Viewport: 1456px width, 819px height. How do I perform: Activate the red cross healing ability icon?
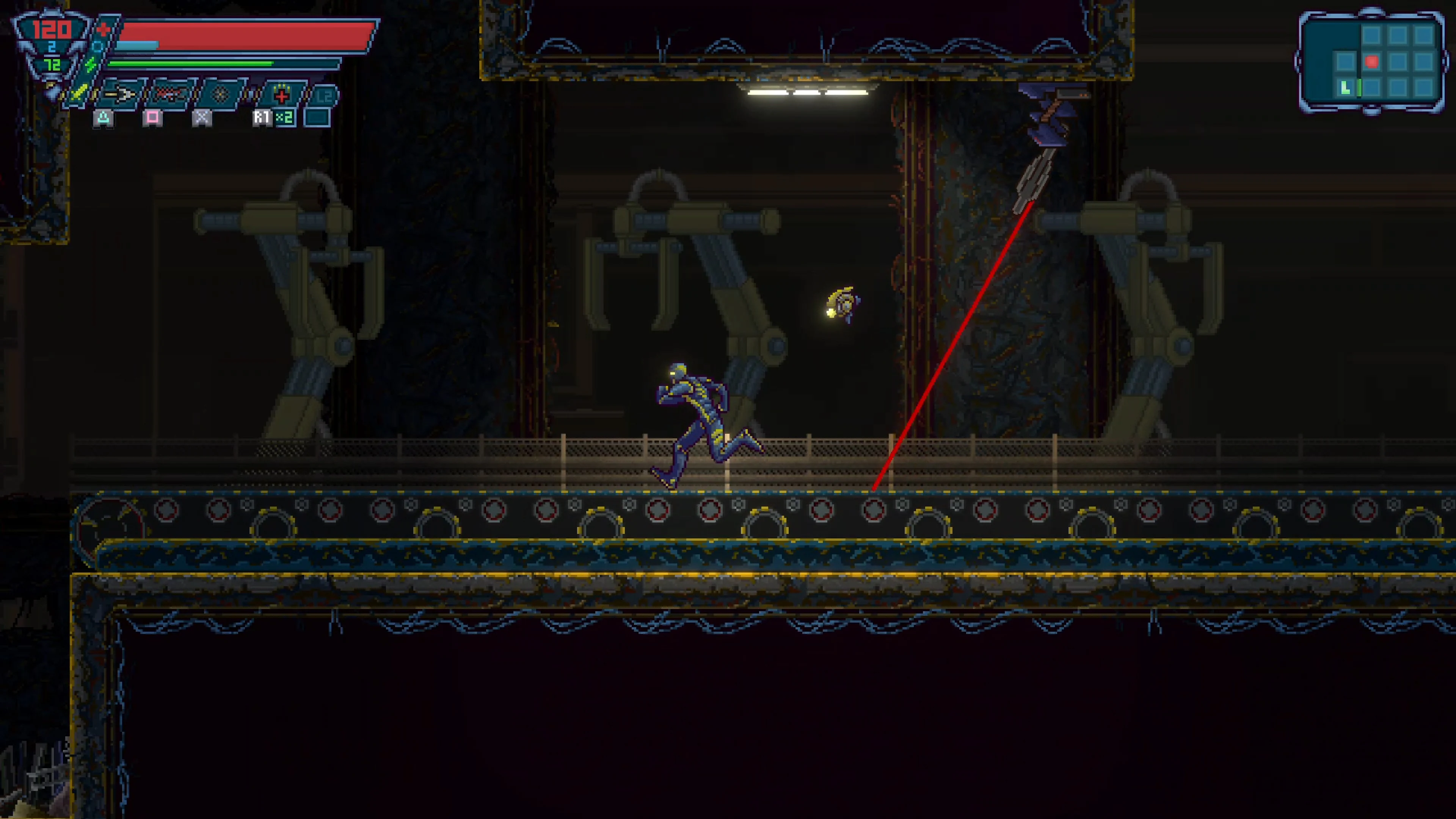(x=282, y=95)
